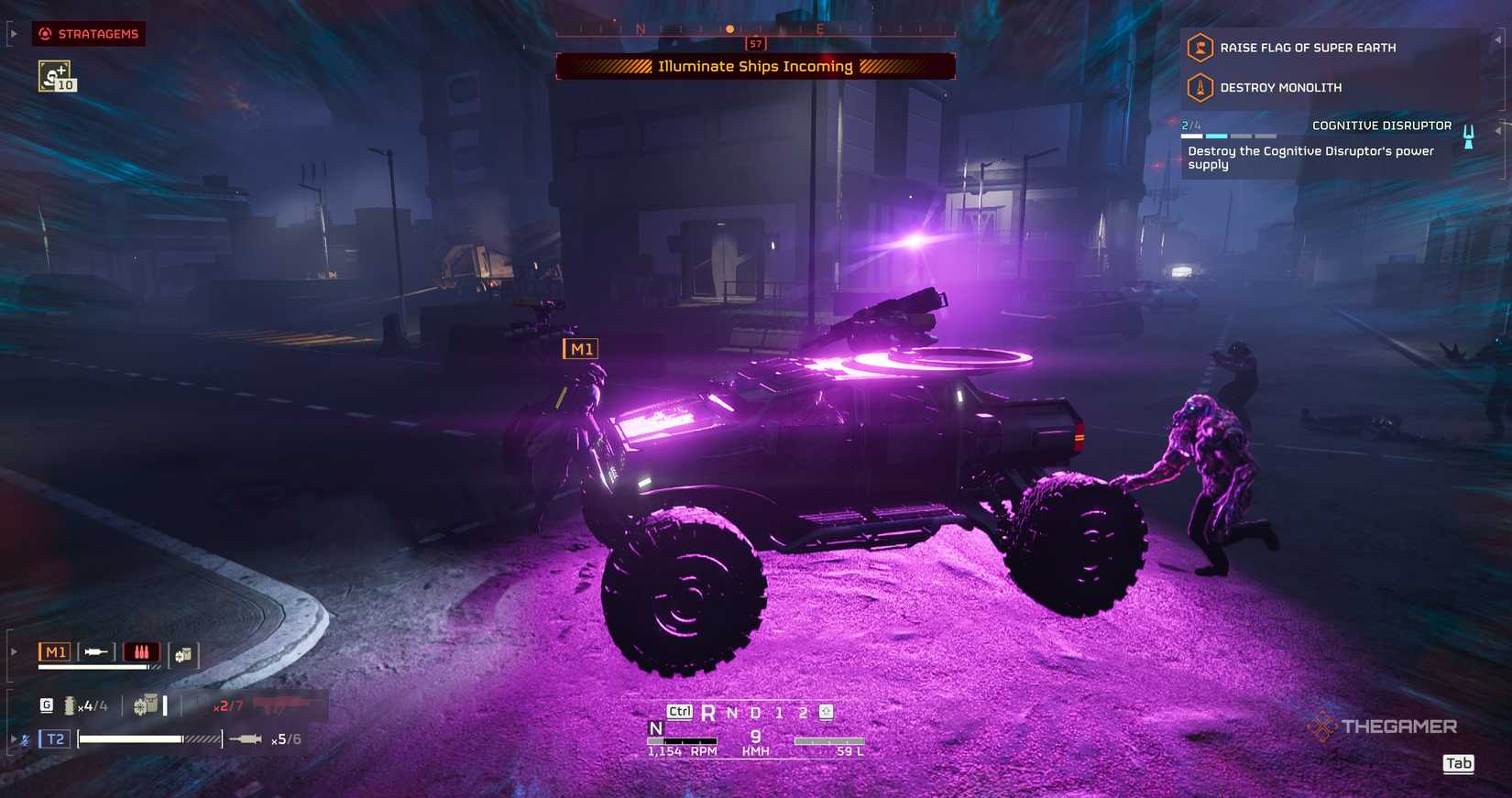The height and width of the screenshot is (798, 1512).
Task: Click the red Stratagems icon in top-left
Action: (45, 33)
